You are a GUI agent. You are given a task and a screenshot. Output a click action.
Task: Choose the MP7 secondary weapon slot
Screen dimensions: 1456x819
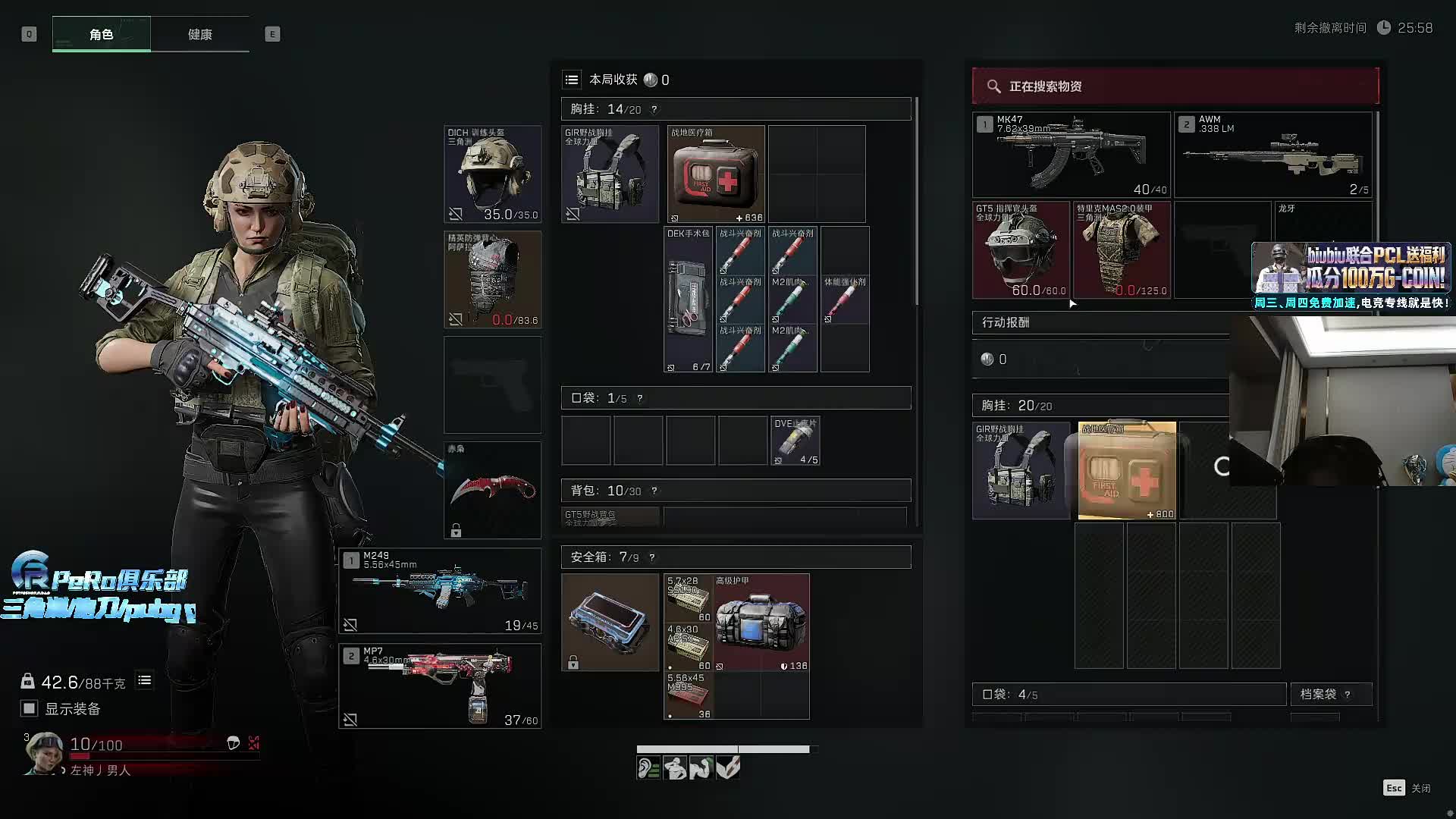pyautogui.click(x=440, y=686)
